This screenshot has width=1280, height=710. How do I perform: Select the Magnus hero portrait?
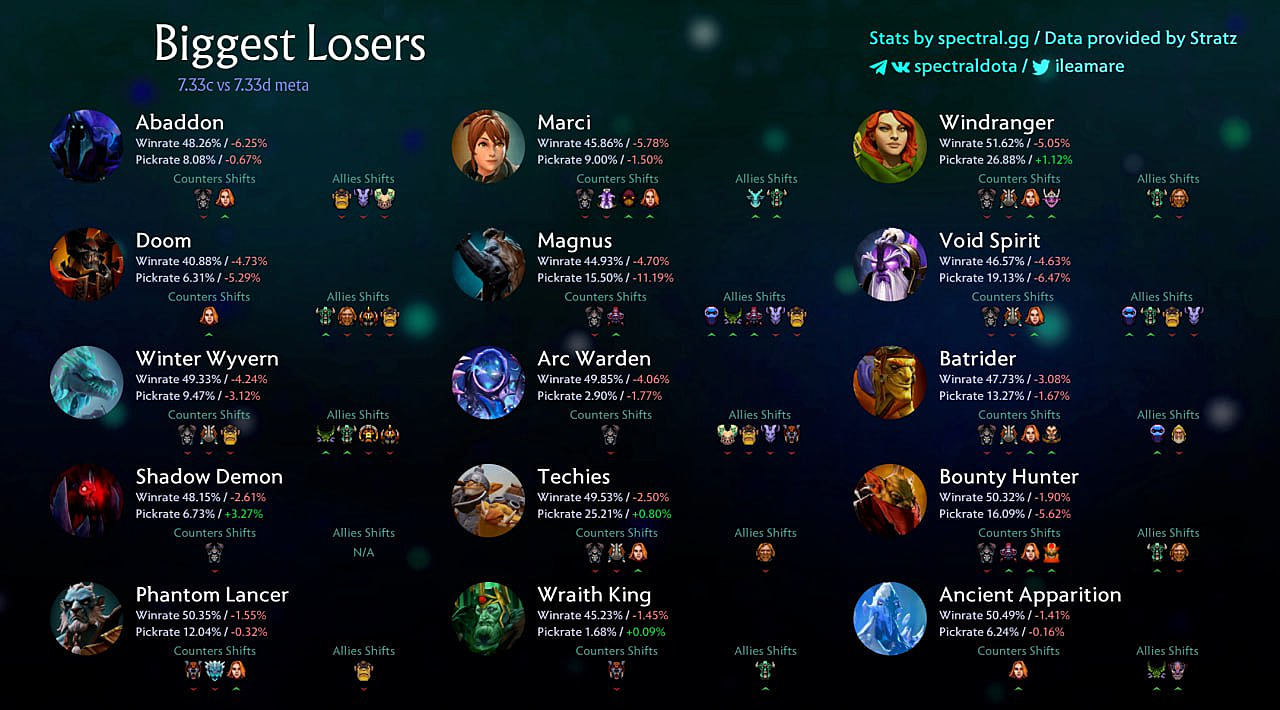(x=488, y=264)
